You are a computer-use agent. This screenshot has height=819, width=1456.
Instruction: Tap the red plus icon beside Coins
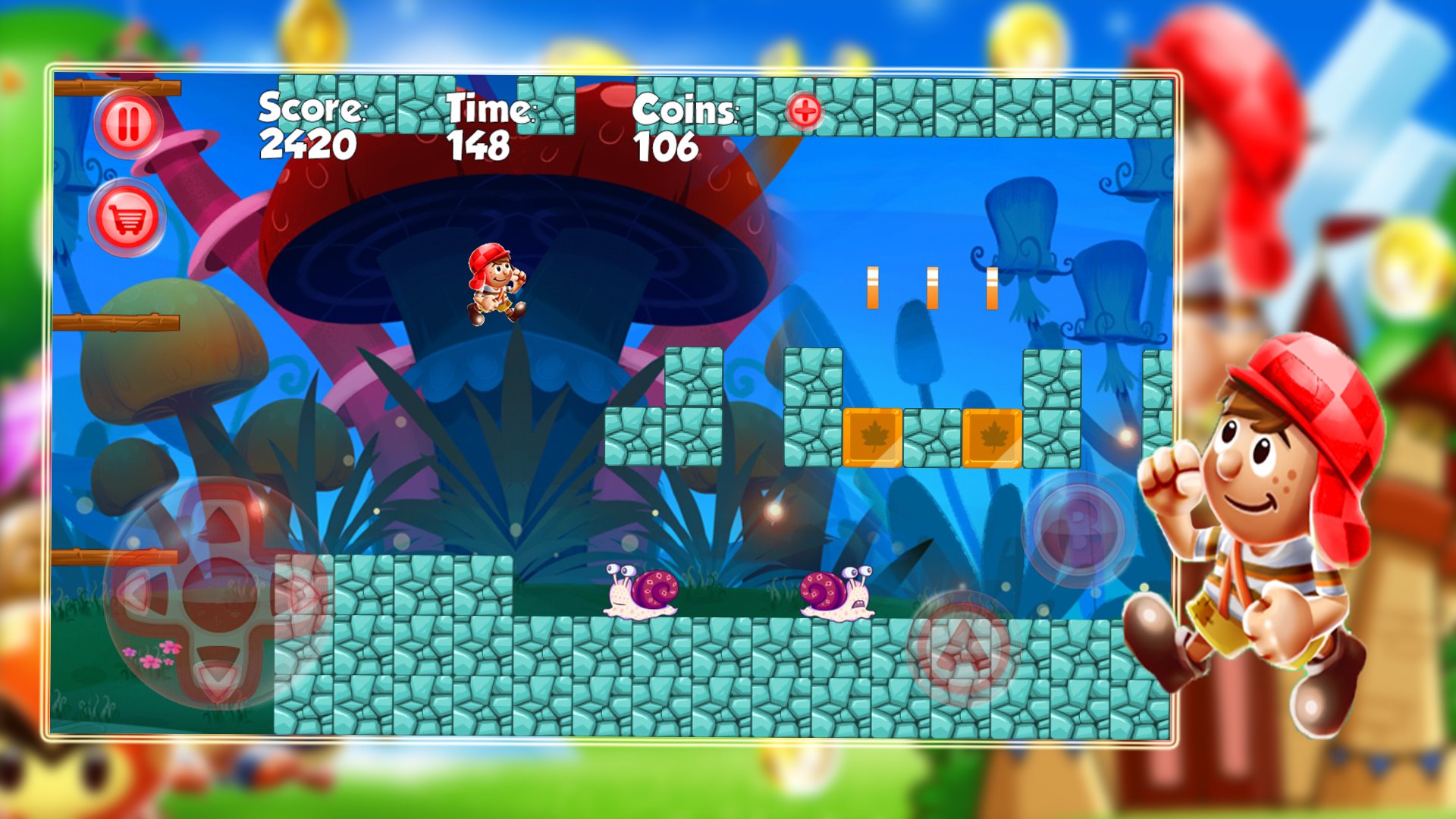[x=805, y=112]
